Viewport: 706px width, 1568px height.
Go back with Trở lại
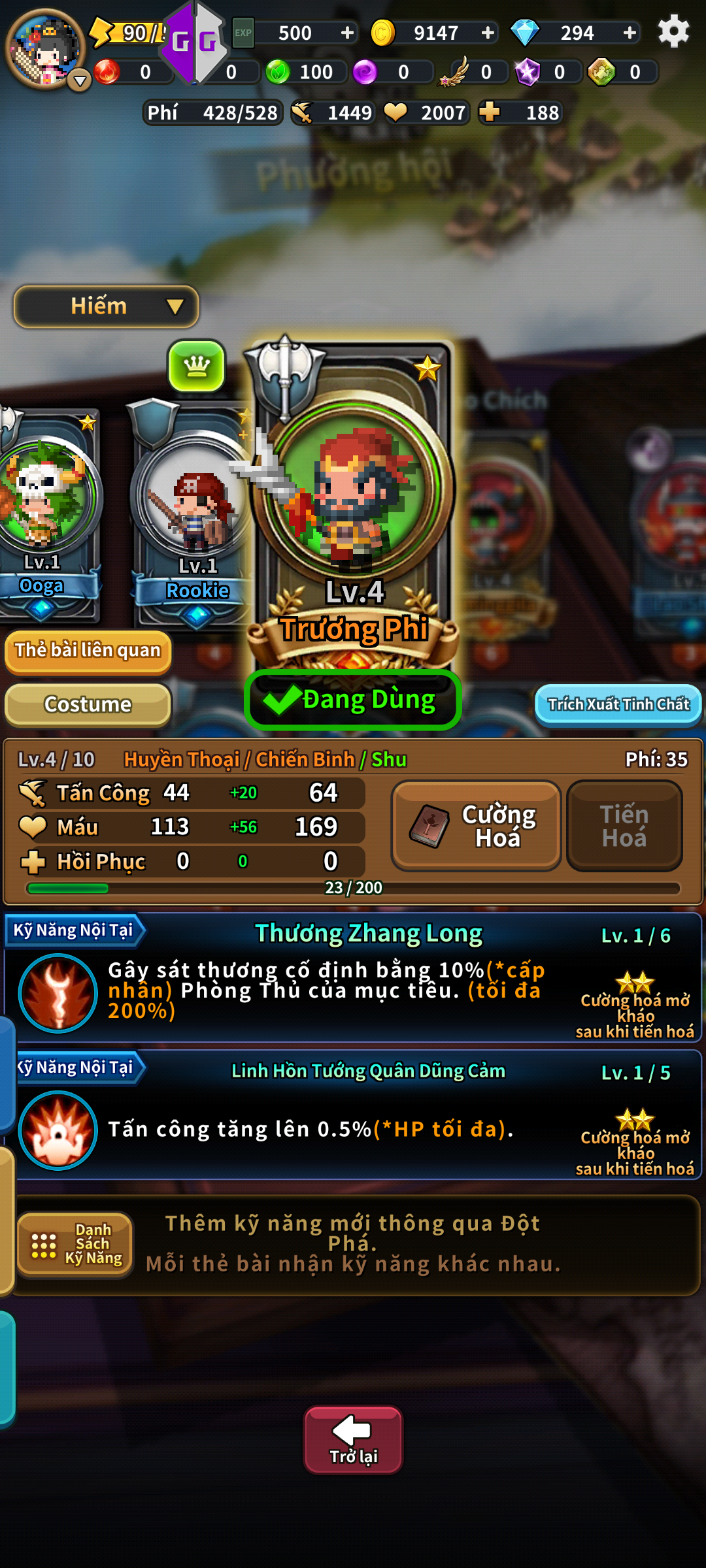click(x=353, y=1440)
